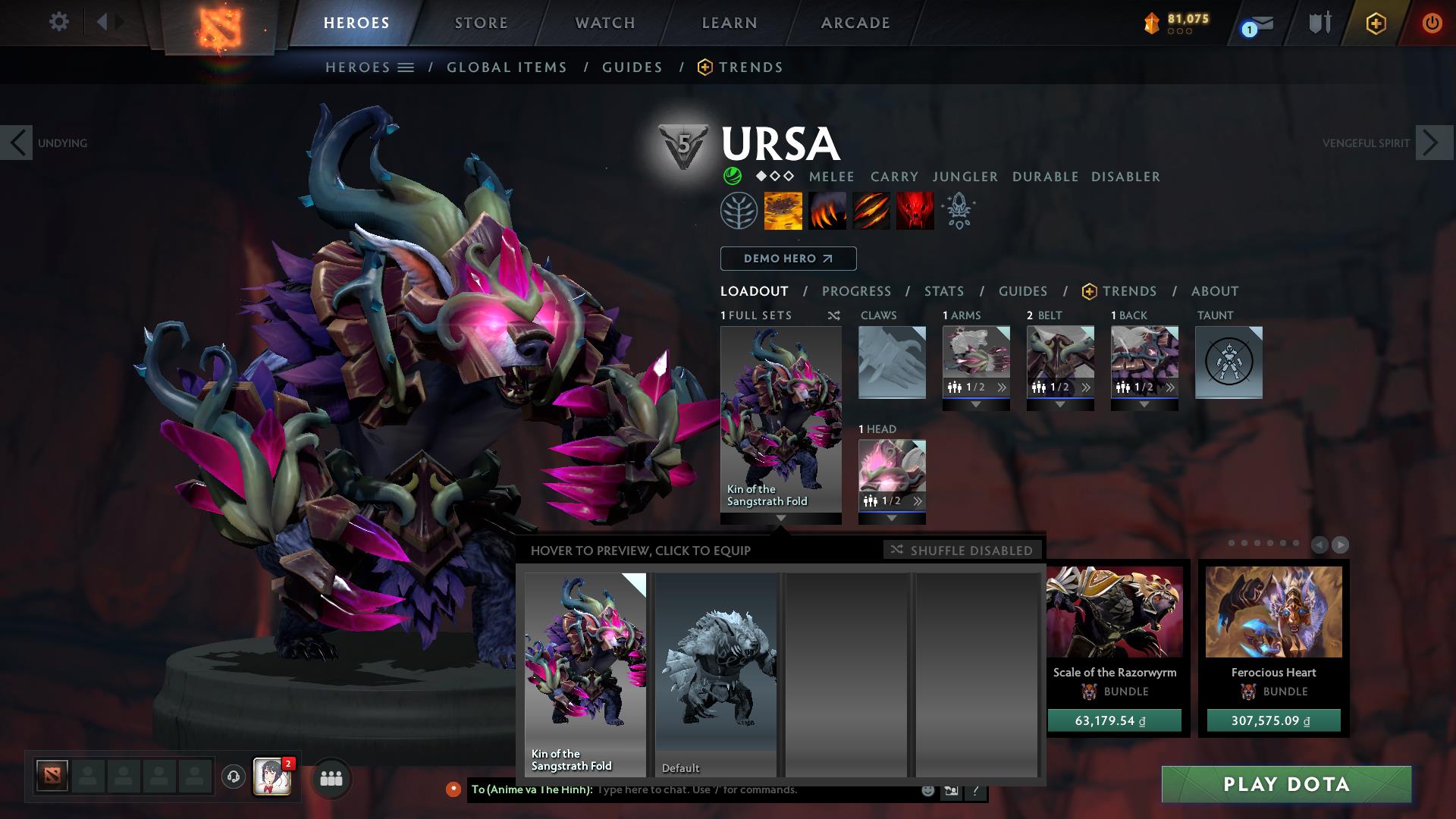Enable shuffle on the Full Sets slot
The image size is (1456, 819).
[x=834, y=315]
